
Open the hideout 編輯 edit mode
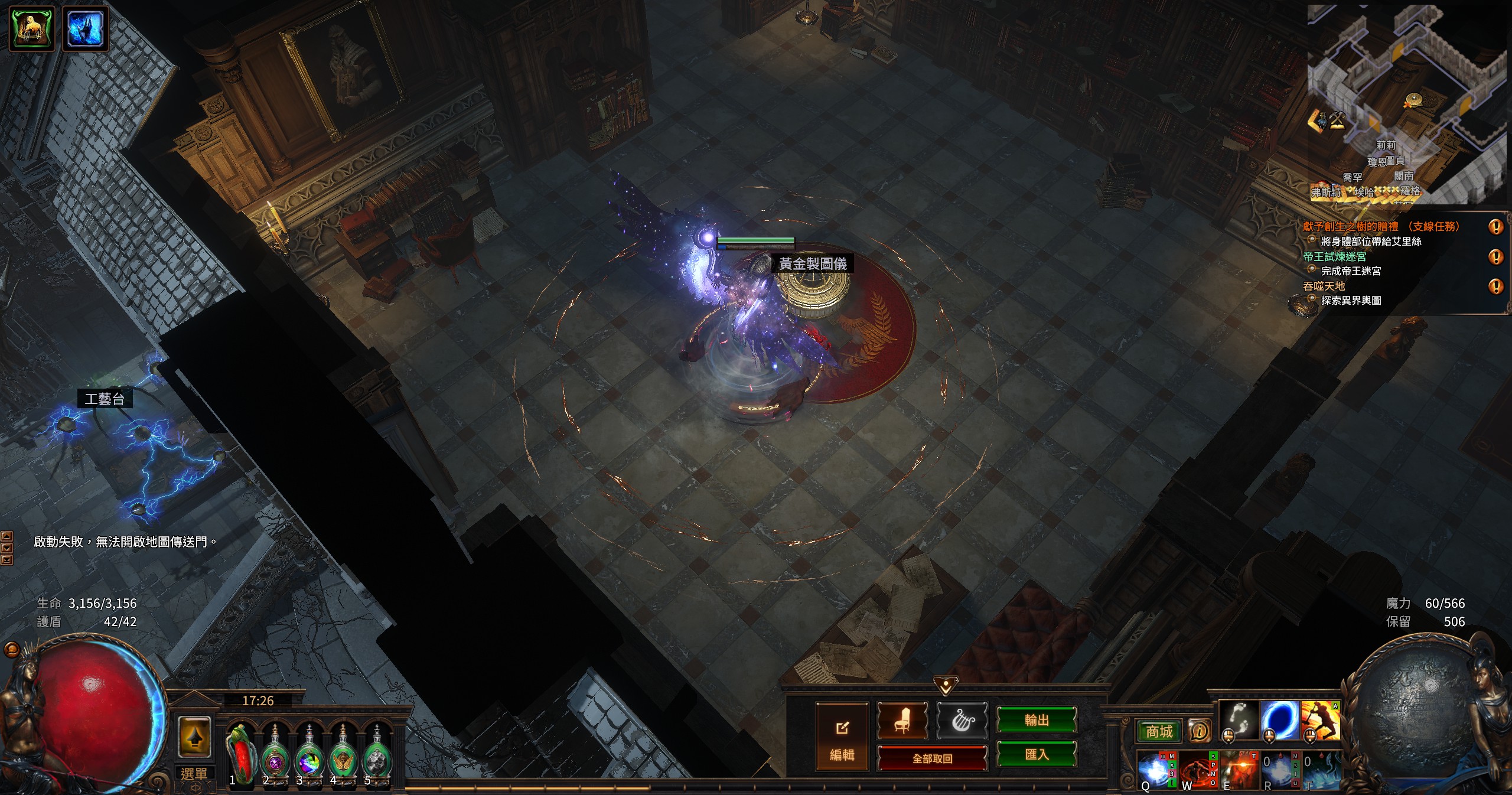842,736
